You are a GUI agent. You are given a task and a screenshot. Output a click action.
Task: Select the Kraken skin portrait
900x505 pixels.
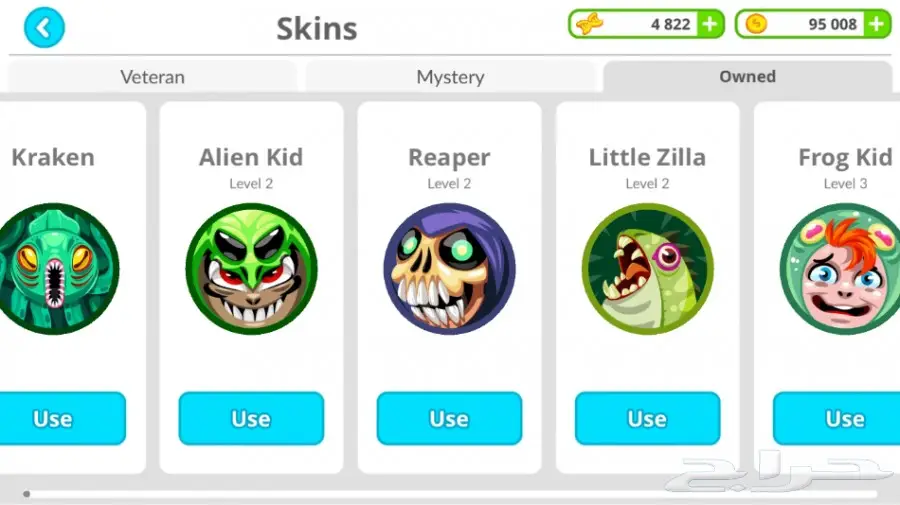point(55,268)
